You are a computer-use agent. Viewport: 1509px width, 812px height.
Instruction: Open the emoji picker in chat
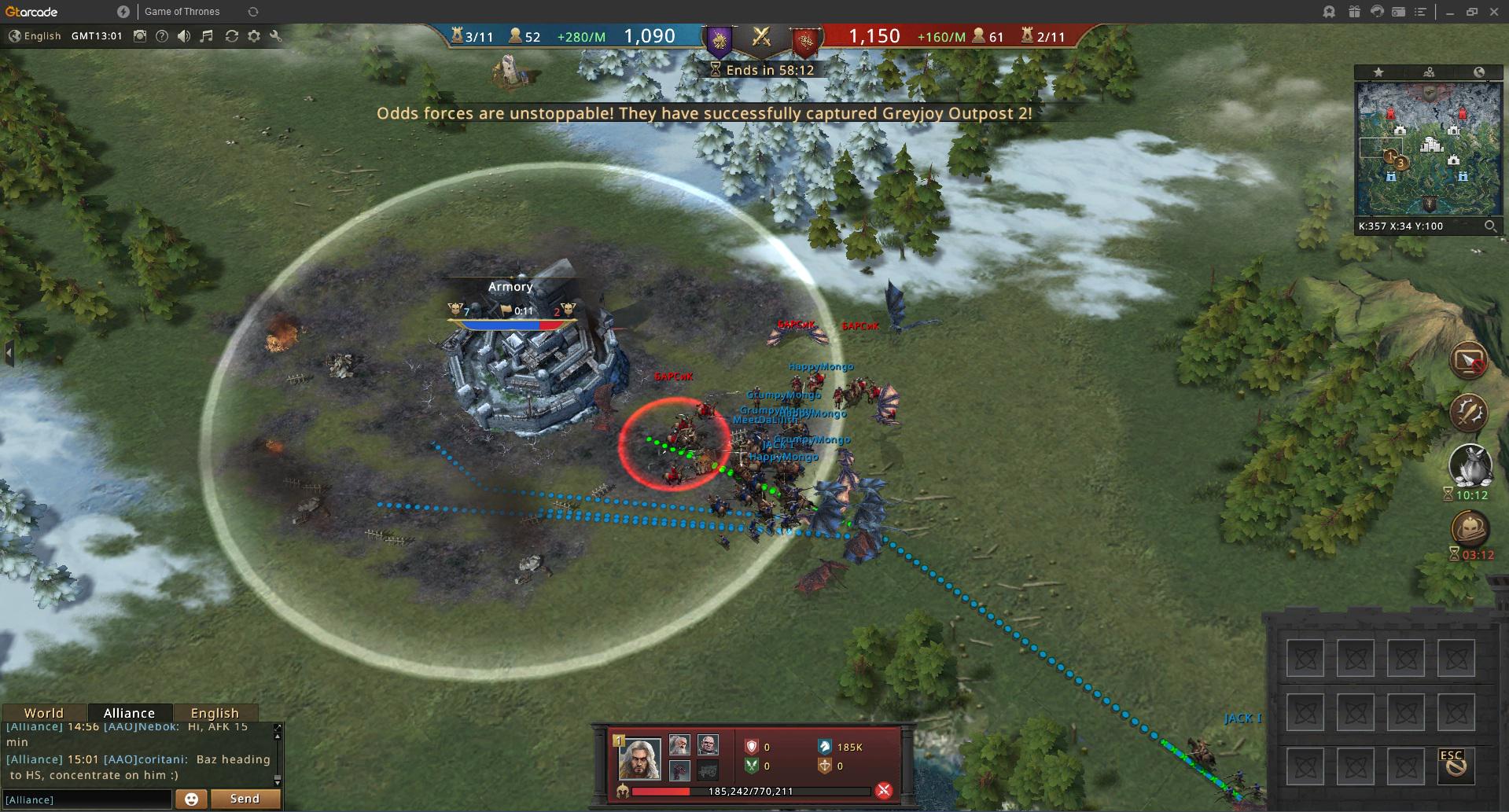click(x=191, y=799)
